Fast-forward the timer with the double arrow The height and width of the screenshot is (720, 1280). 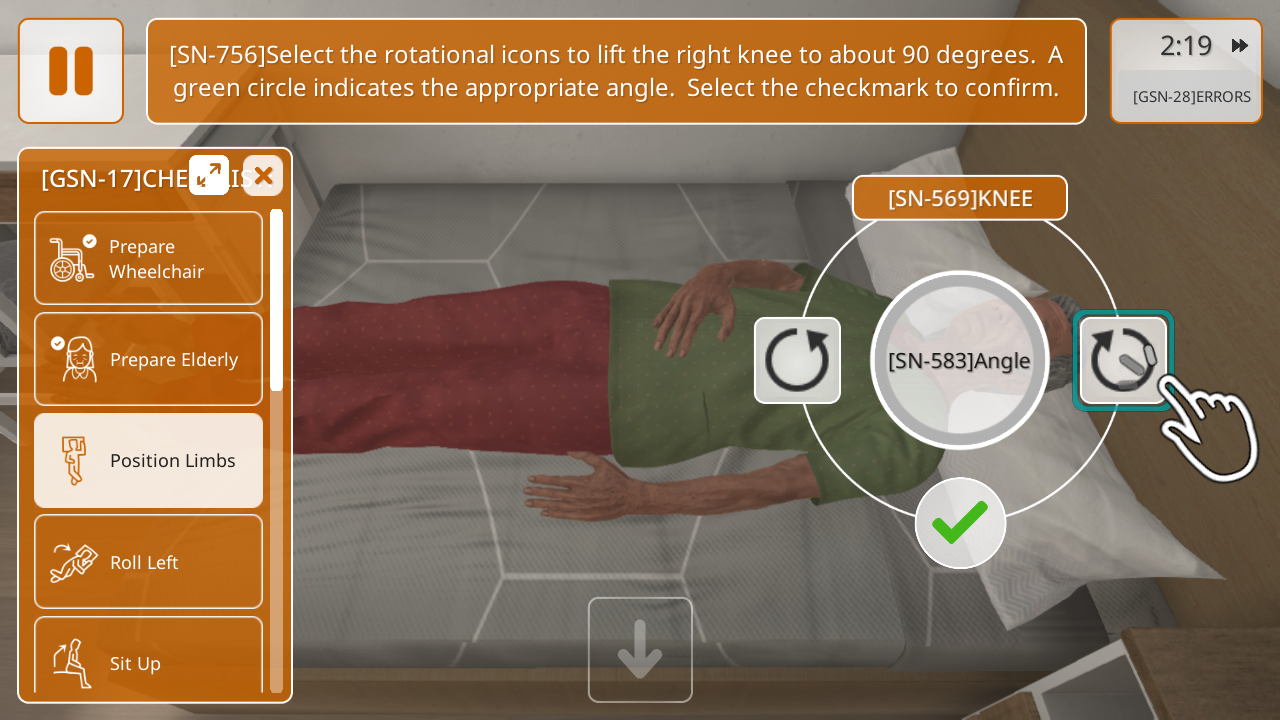tap(1240, 45)
